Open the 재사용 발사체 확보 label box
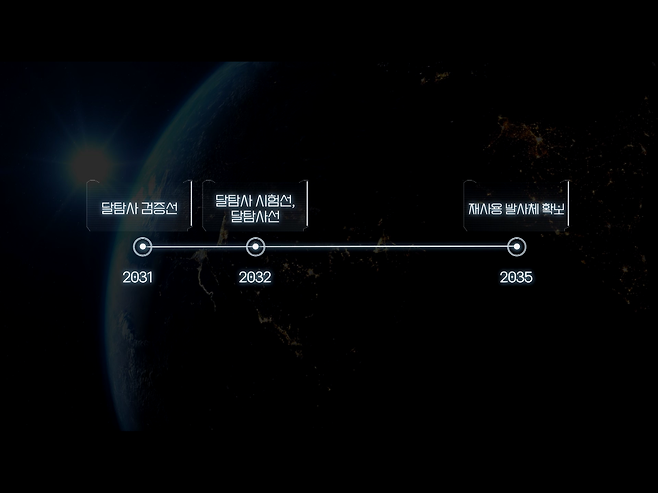This screenshot has width=658, height=493. pyautogui.click(x=516, y=208)
